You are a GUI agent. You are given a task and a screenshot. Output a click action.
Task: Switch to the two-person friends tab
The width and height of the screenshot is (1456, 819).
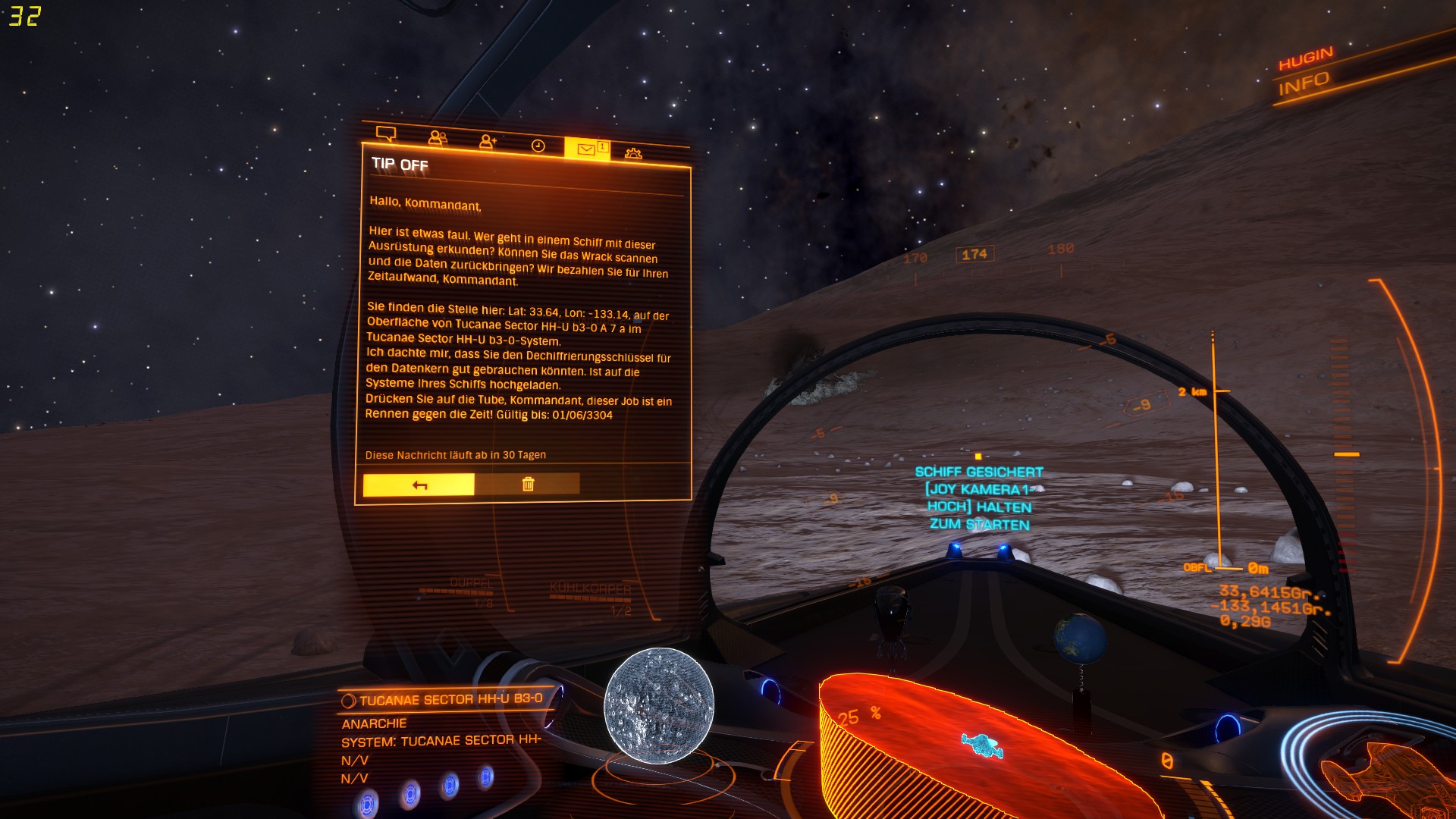click(438, 138)
